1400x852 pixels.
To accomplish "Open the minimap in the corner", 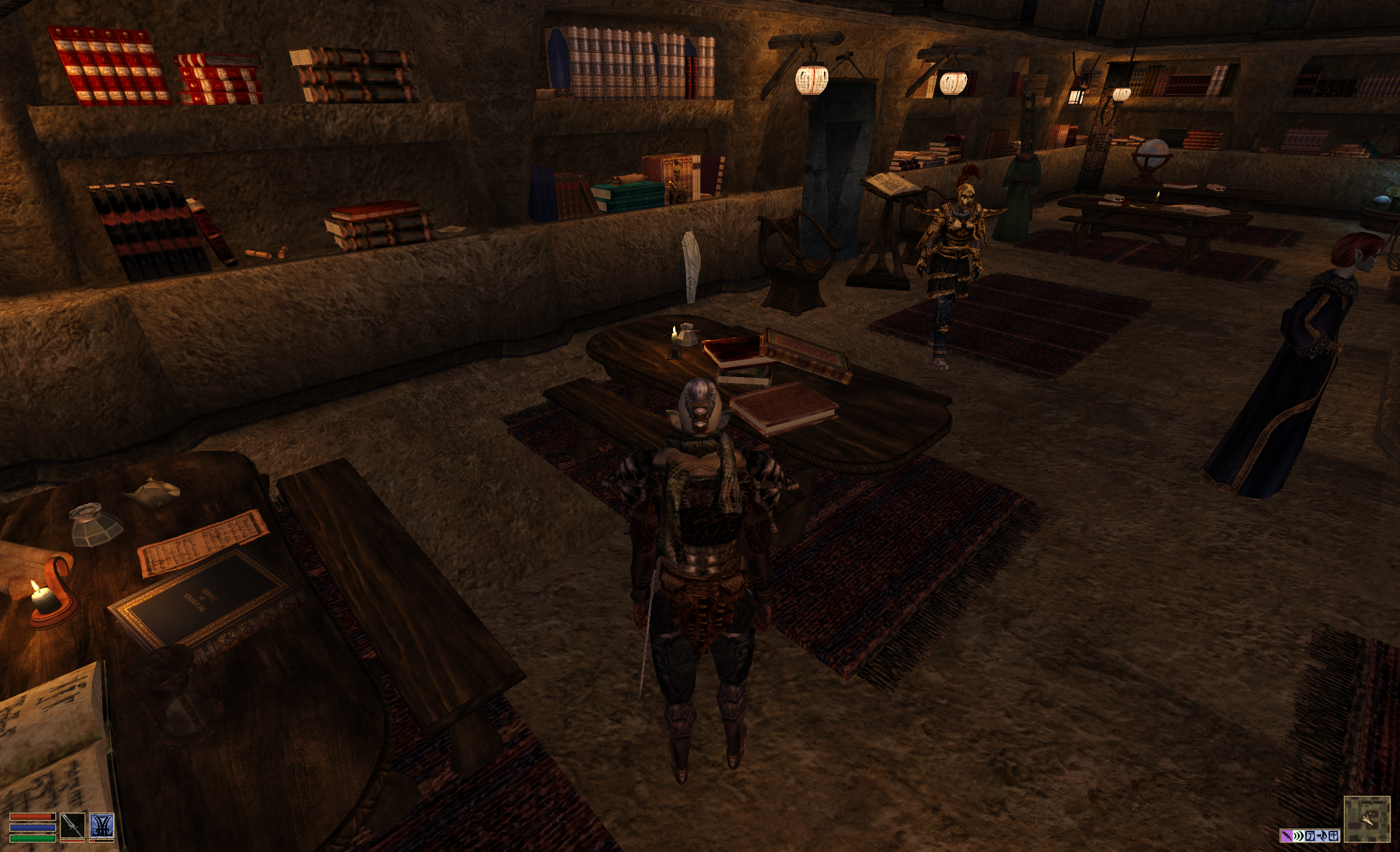I will coord(1366,819).
